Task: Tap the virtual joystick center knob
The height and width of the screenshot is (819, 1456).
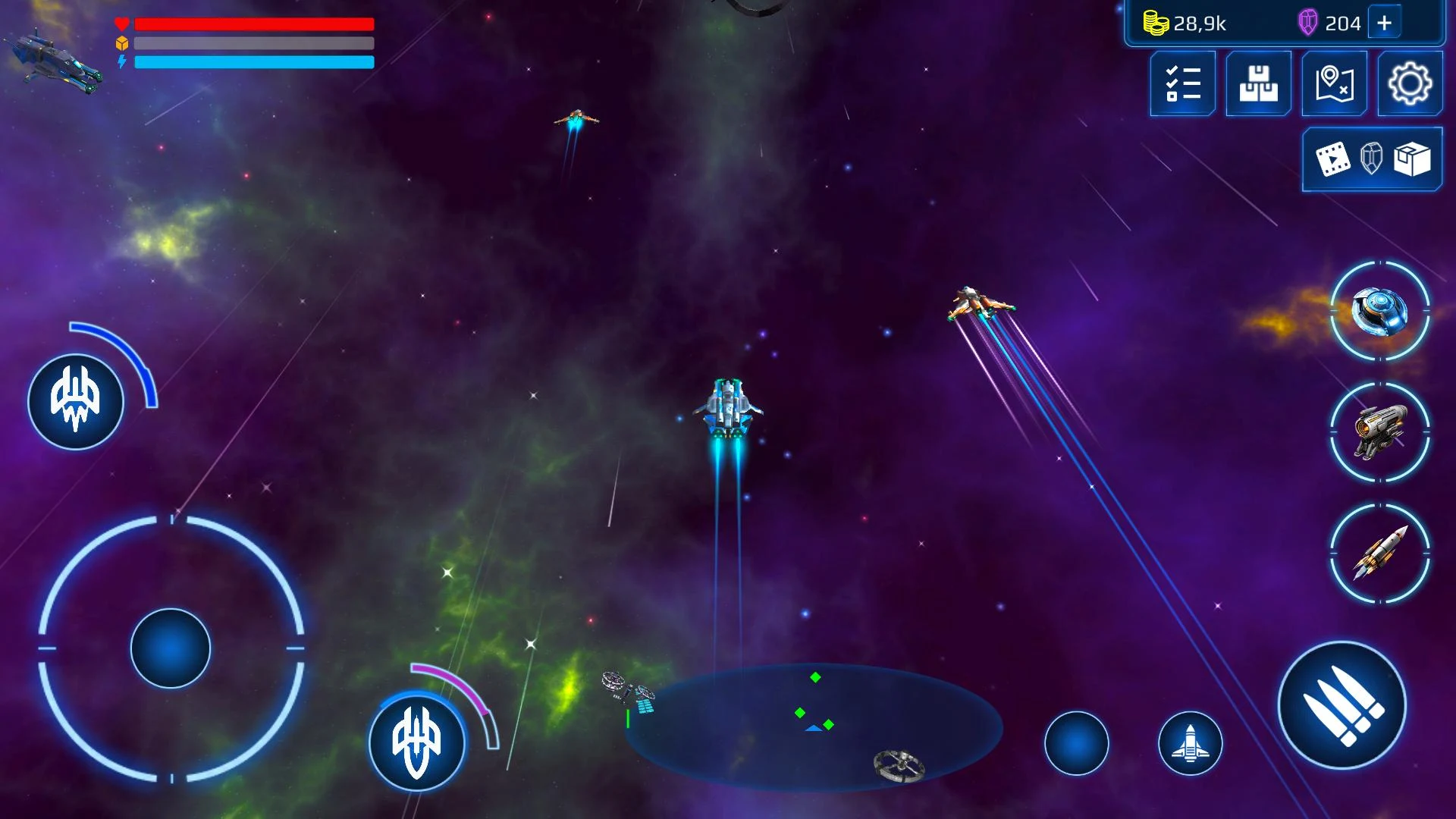Action: [x=171, y=648]
